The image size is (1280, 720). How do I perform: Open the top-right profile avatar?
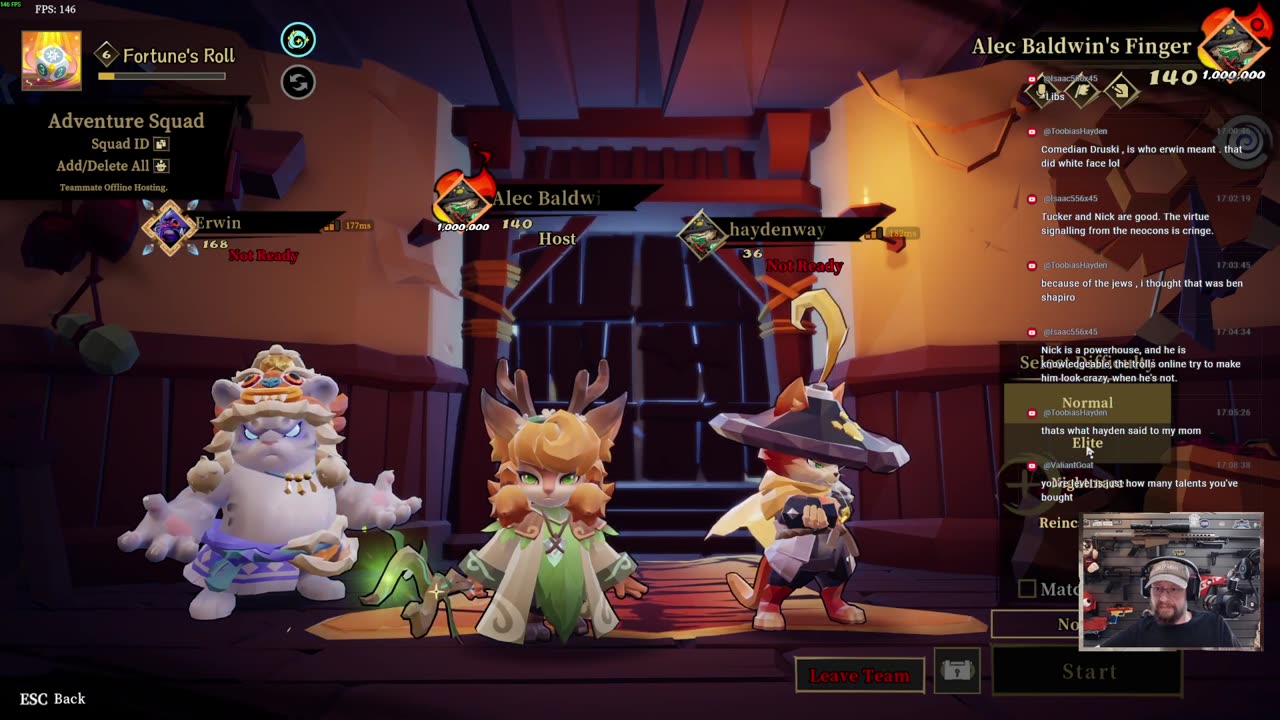[x=1235, y=44]
